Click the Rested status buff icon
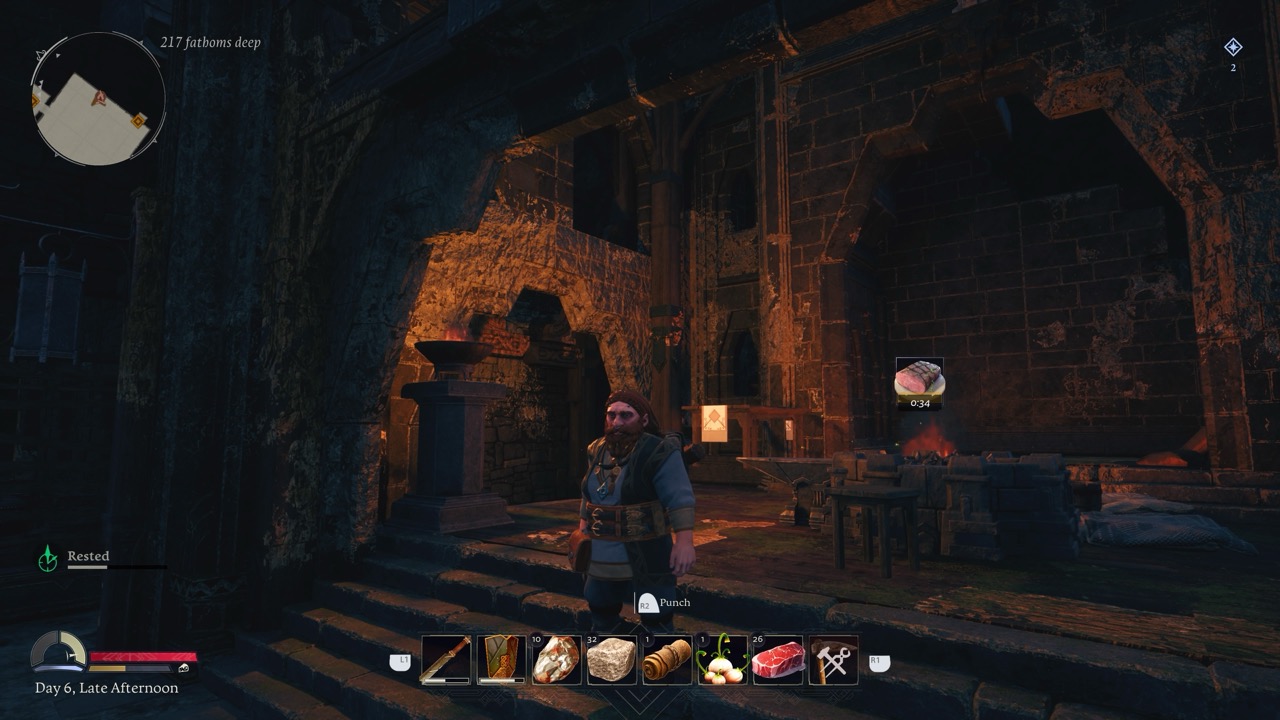 coord(47,558)
